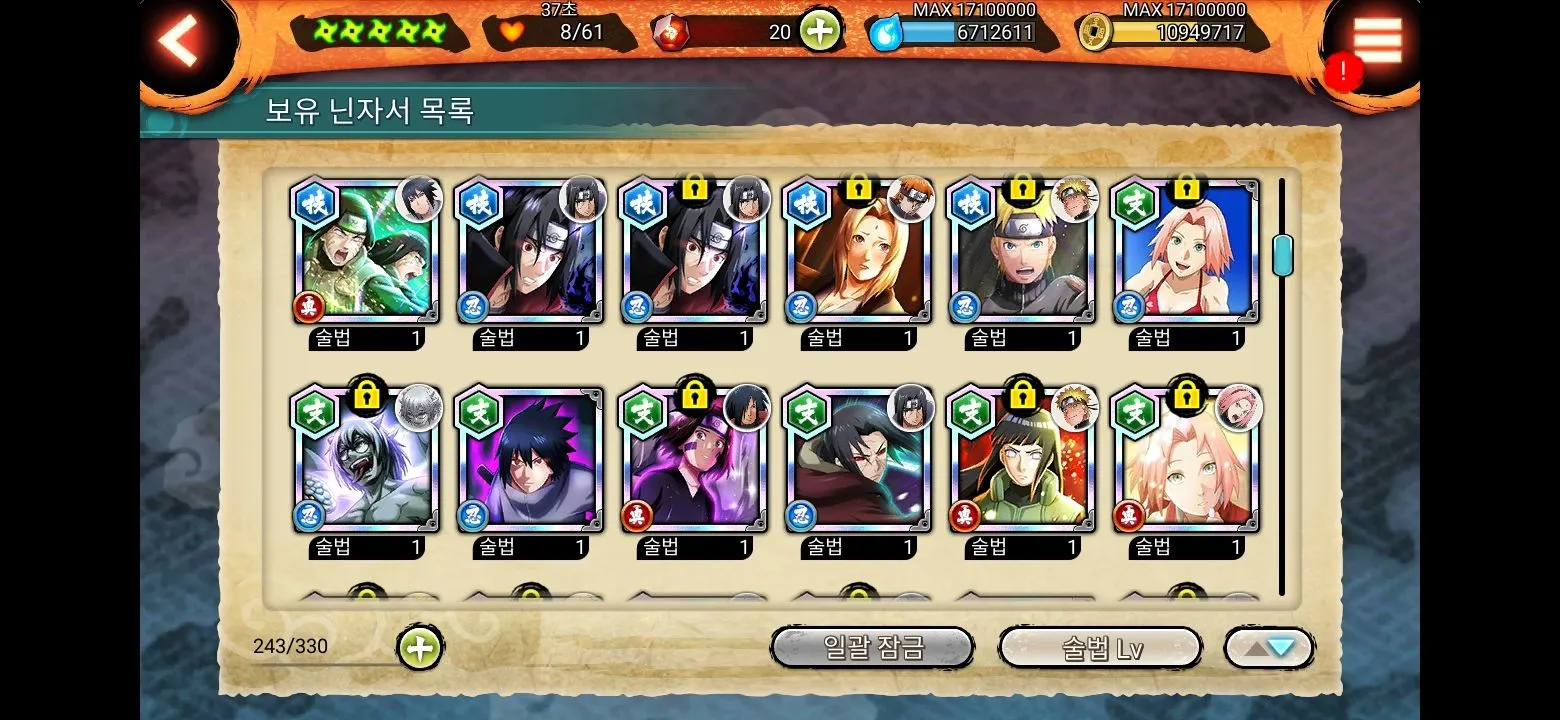The height and width of the screenshot is (720, 1560).
Task: Select the long-haired Itachi support card
Action: point(858,460)
